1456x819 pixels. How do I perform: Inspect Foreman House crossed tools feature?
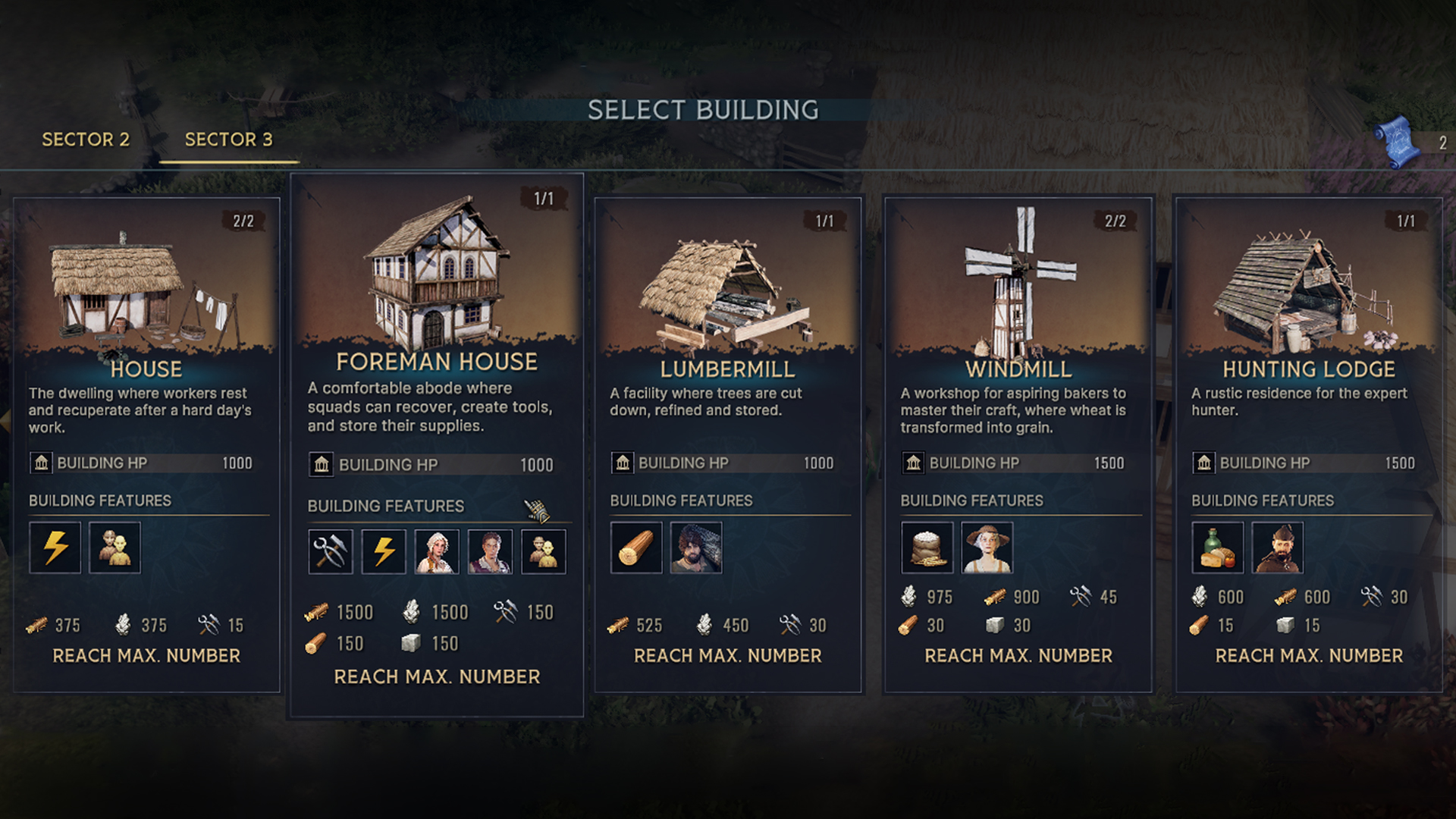(331, 551)
